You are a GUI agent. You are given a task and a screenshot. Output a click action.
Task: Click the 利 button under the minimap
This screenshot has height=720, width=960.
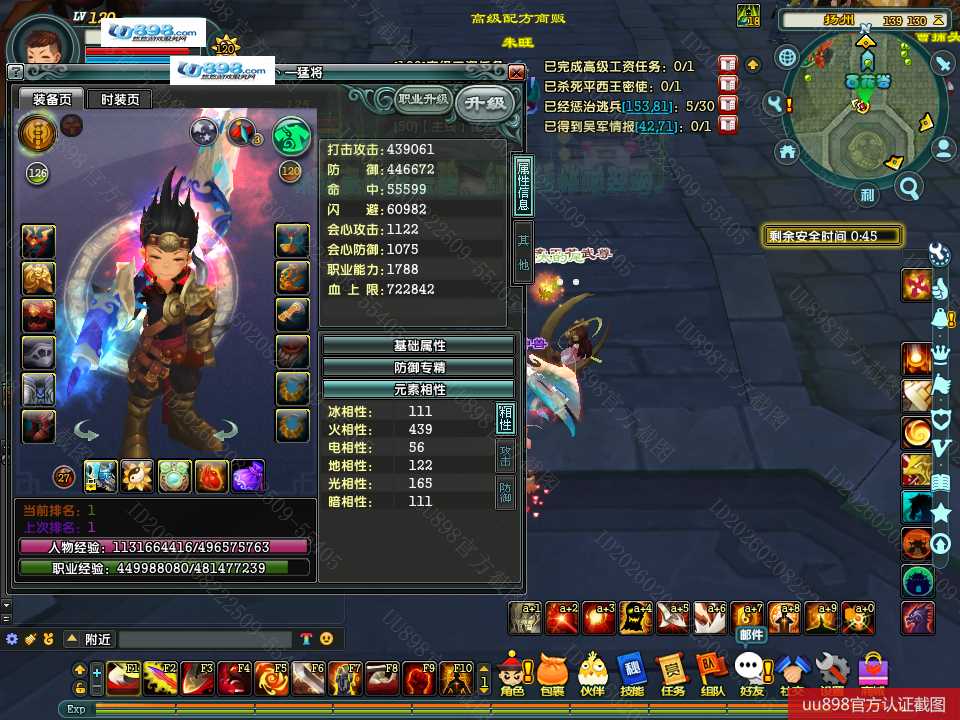pyautogui.click(x=867, y=195)
